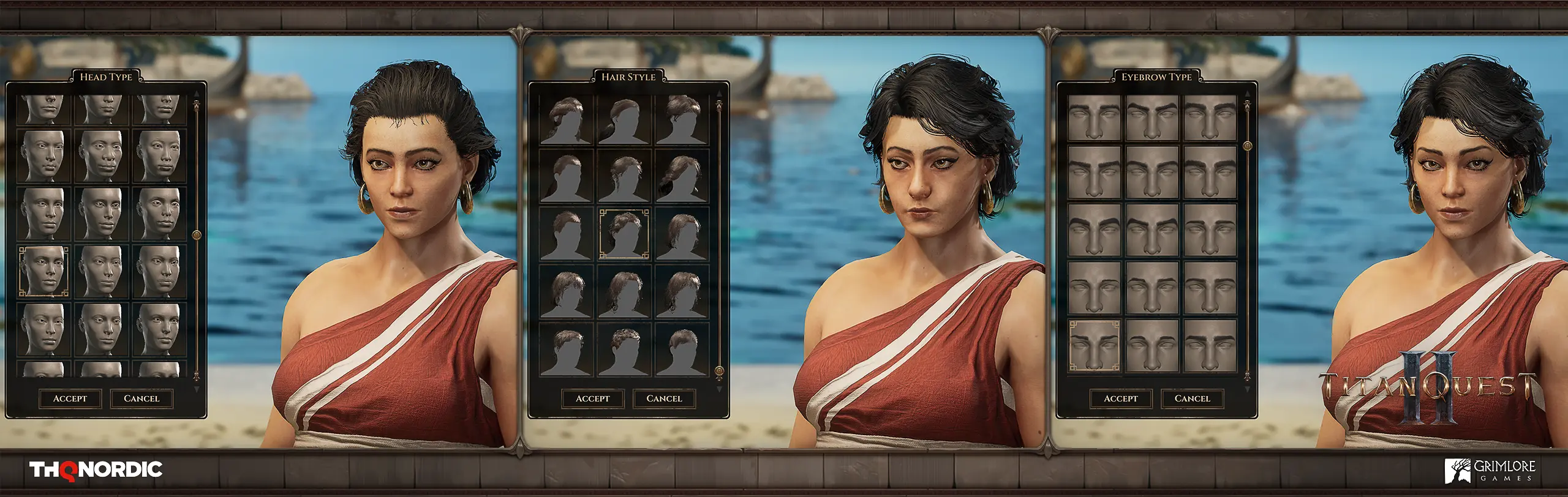Screen dimensions: 1568x497
Task: Cancel the Head Type panel
Action: [x=141, y=398]
